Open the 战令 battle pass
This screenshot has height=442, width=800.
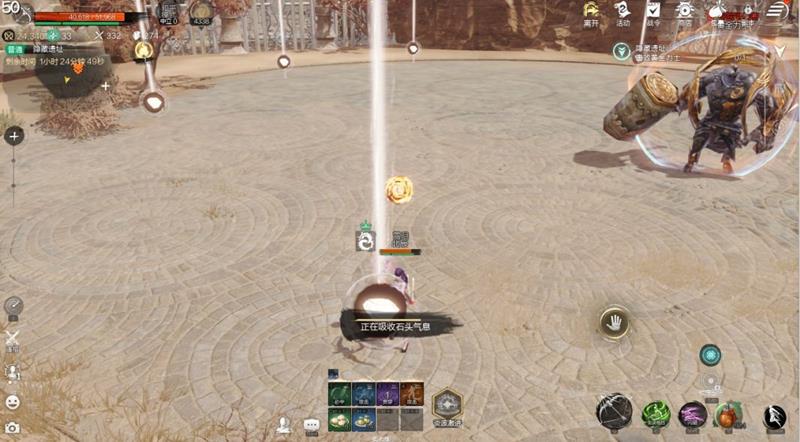pyautogui.click(x=653, y=12)
